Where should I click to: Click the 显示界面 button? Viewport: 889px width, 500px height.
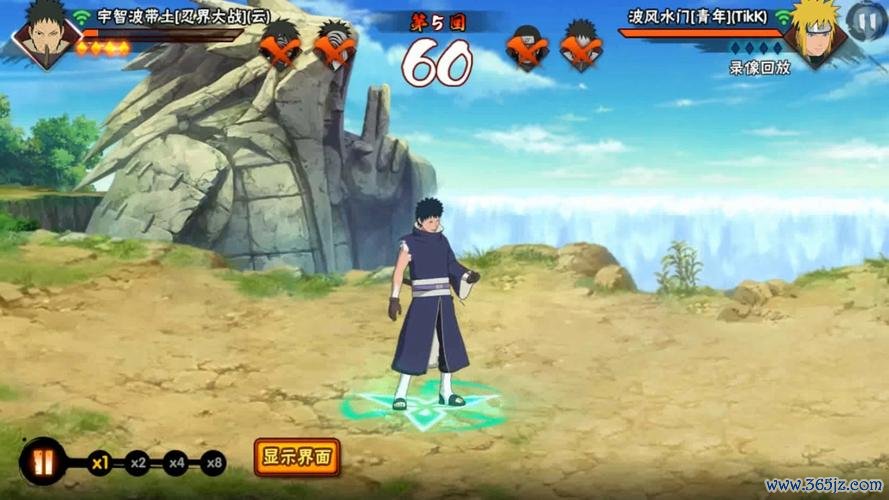click(297, 458)
